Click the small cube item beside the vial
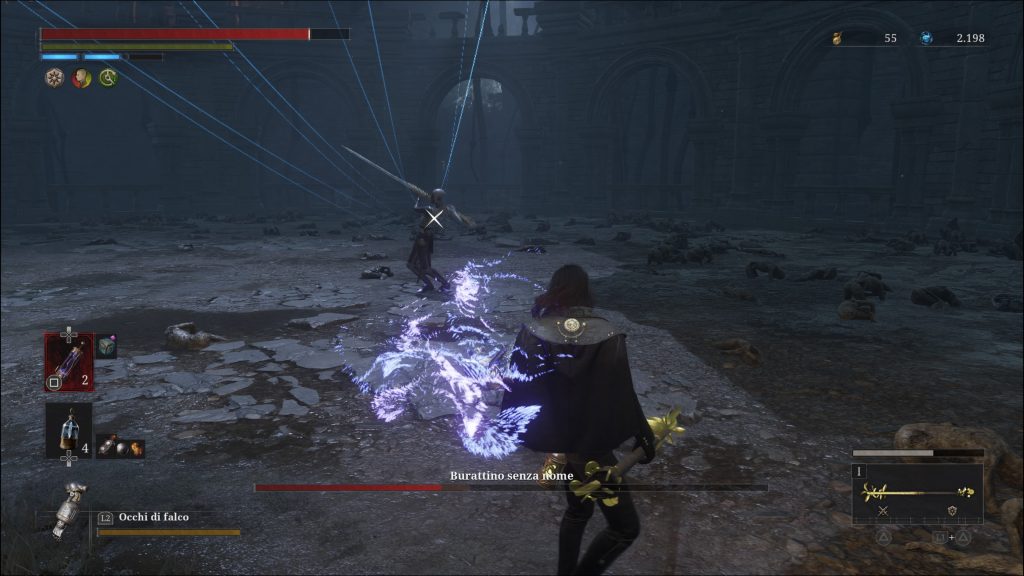This screenshot has width=1024, height=576. (x=107, y=347)
